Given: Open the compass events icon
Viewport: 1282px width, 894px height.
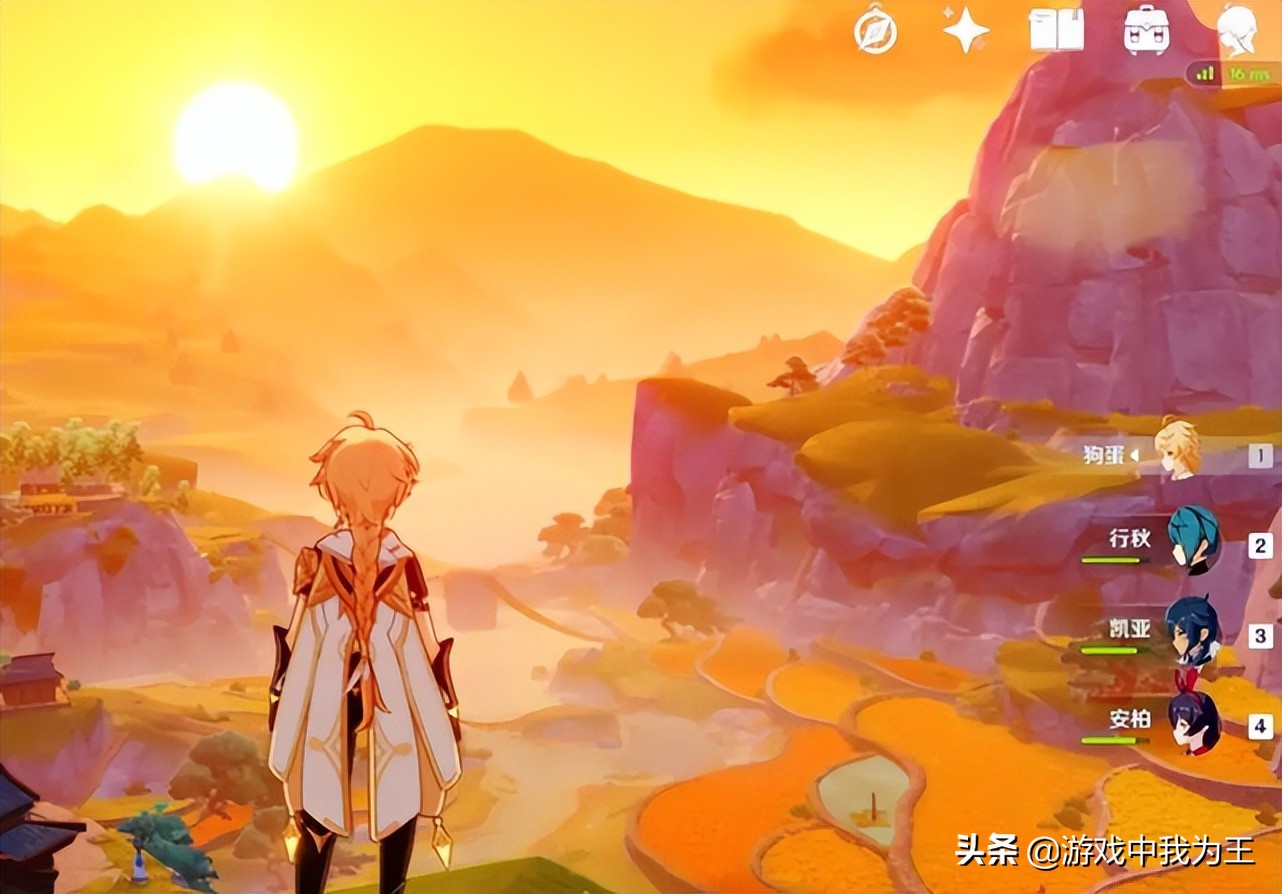Looking at the screenshot, I should pyautogui.click(x=875, y=32).
